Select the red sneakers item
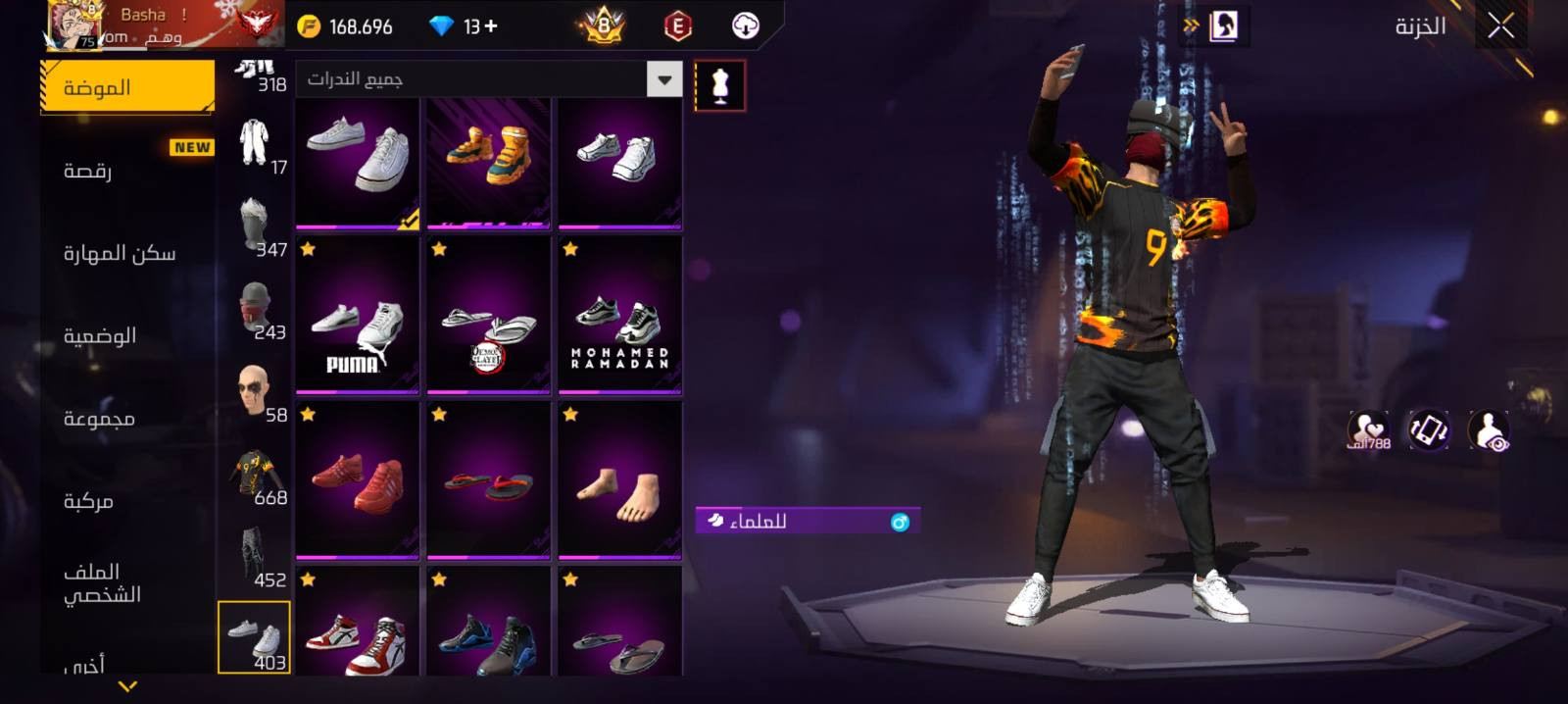 (358, 480)
